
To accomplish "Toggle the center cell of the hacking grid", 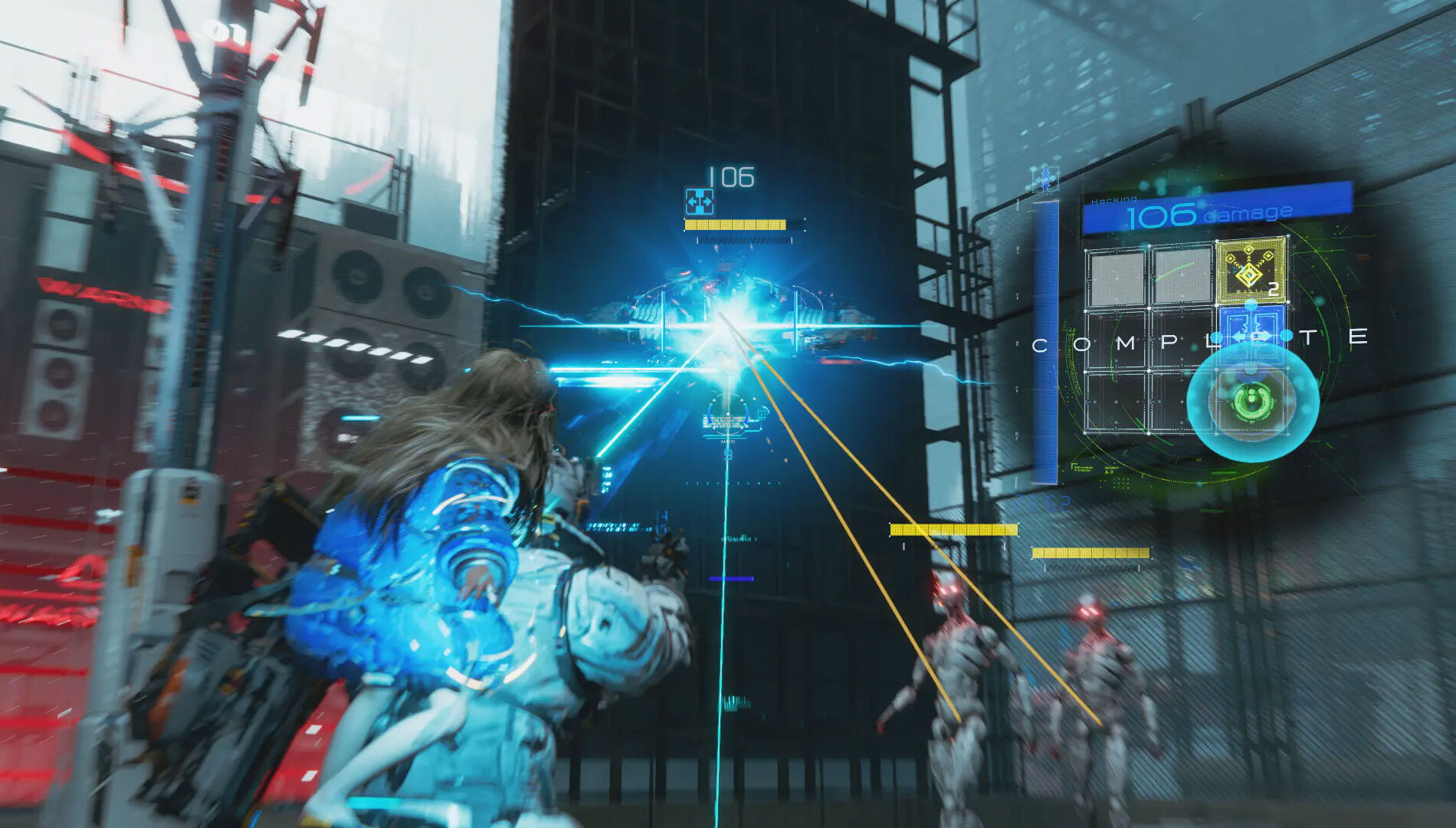I will pos(1184,338).
